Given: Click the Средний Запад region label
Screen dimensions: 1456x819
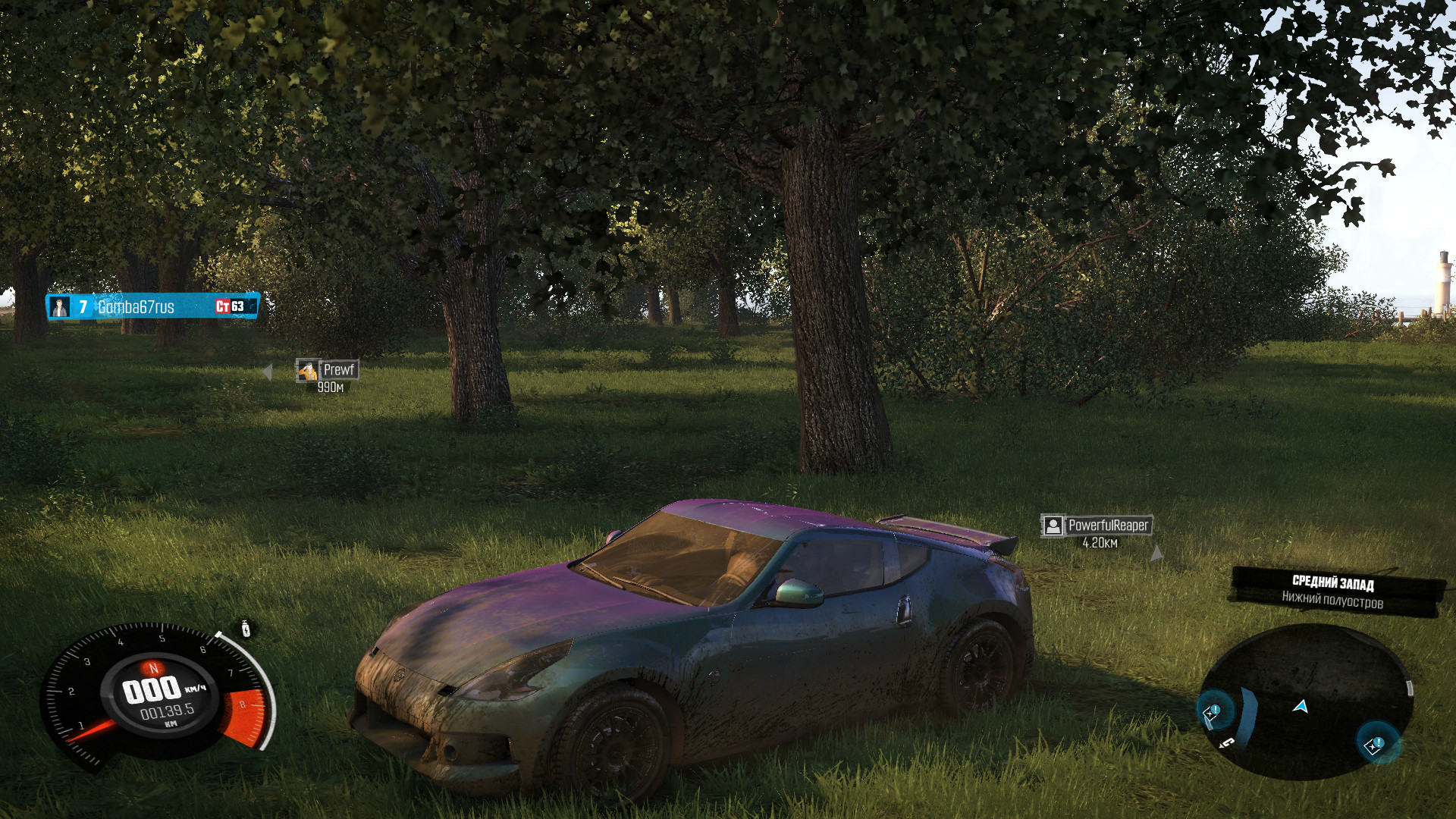Looking at the screenshot, I should pos(1333,583).
